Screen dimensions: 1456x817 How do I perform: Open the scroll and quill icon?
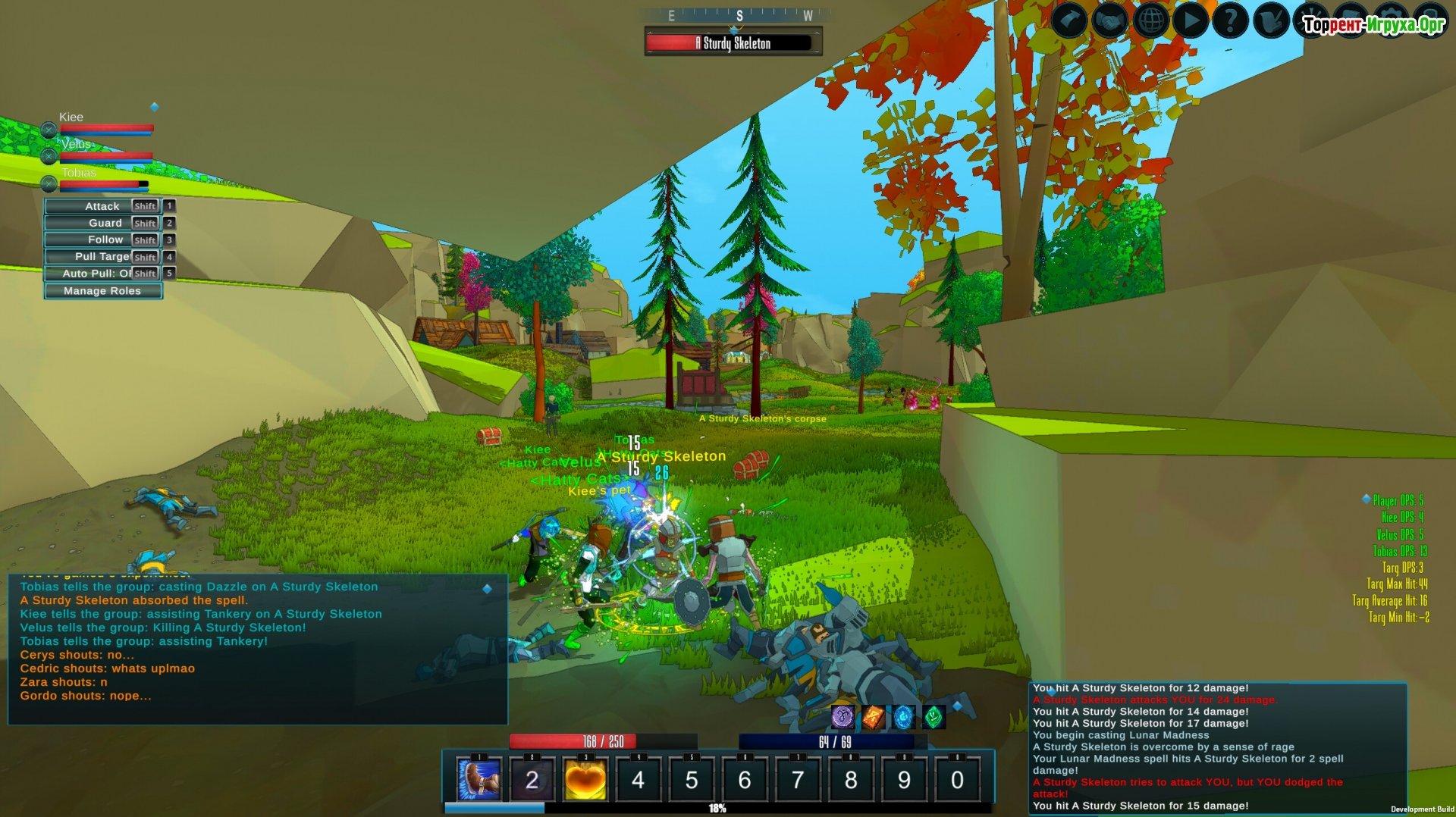pos(1271,20)
